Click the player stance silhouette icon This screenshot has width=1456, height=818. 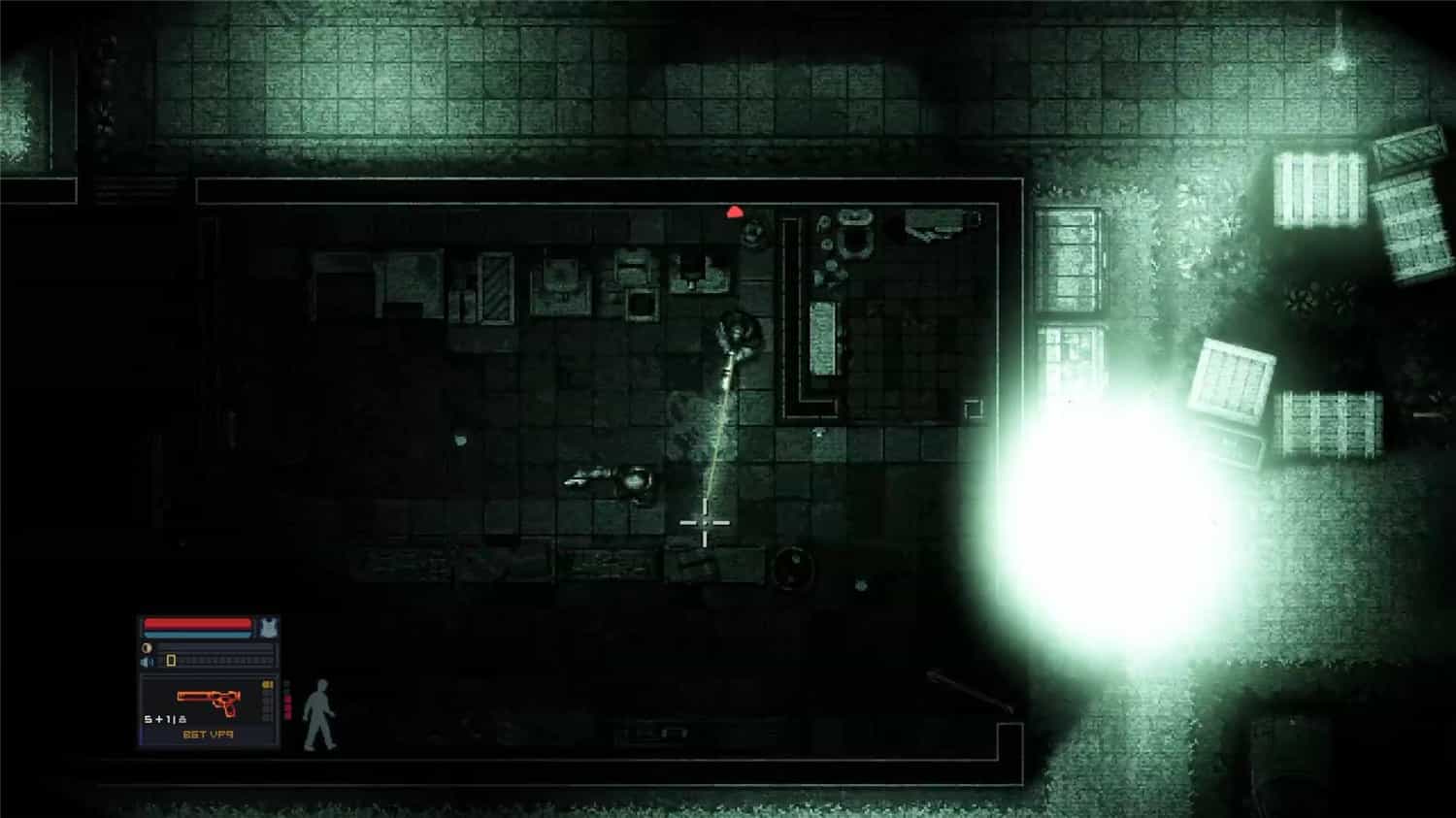pos(321,715)
